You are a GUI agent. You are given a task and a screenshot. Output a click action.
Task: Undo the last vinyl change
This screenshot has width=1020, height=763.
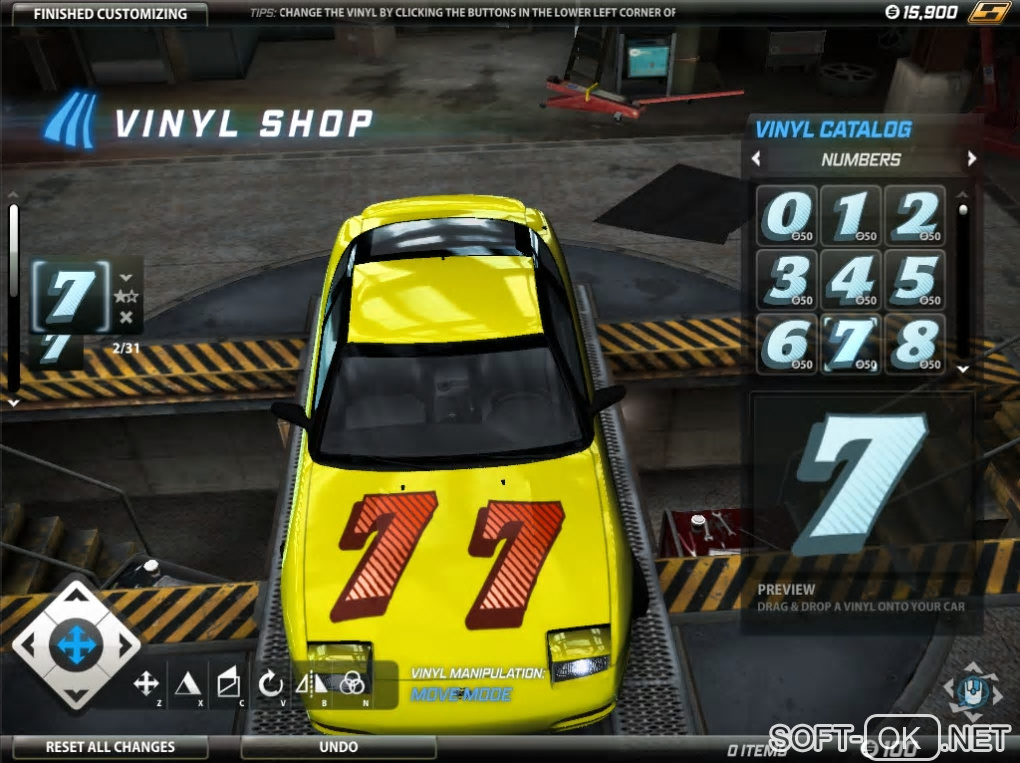(338, 747)
